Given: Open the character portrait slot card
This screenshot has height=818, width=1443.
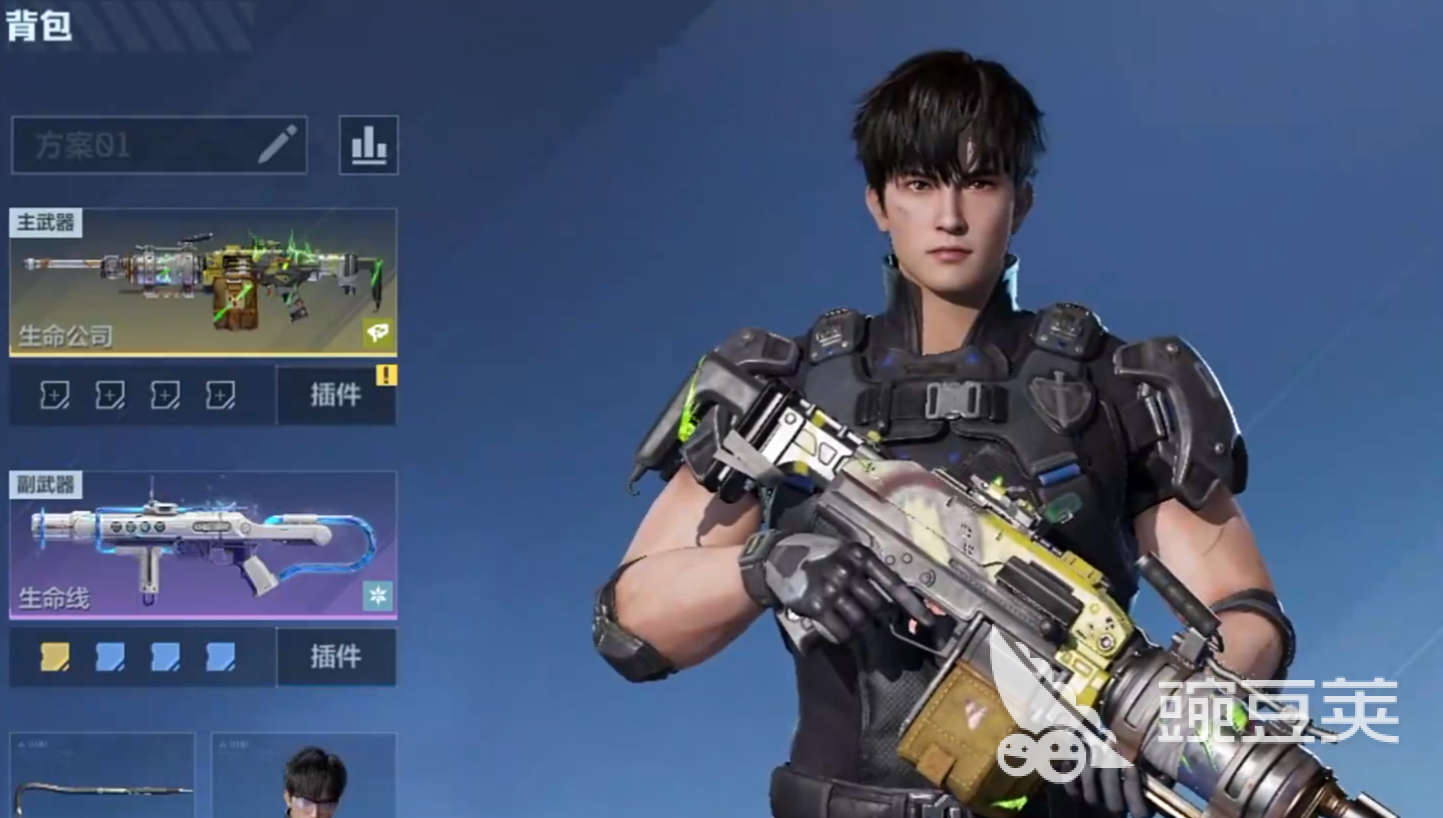Looking at the screenshot, I should click(x=304, y=777).
